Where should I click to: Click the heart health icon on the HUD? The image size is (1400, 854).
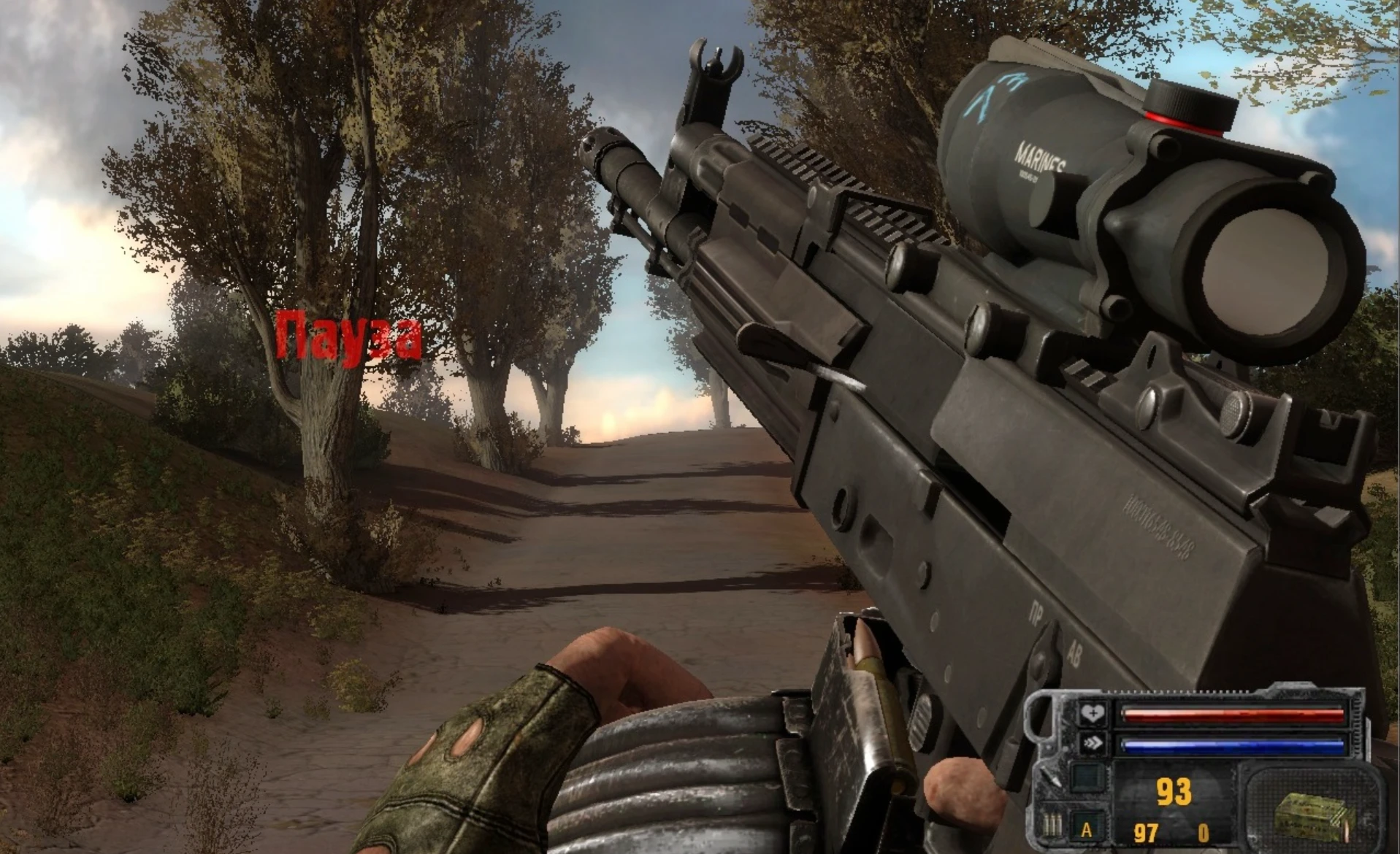click(1093, 713)
